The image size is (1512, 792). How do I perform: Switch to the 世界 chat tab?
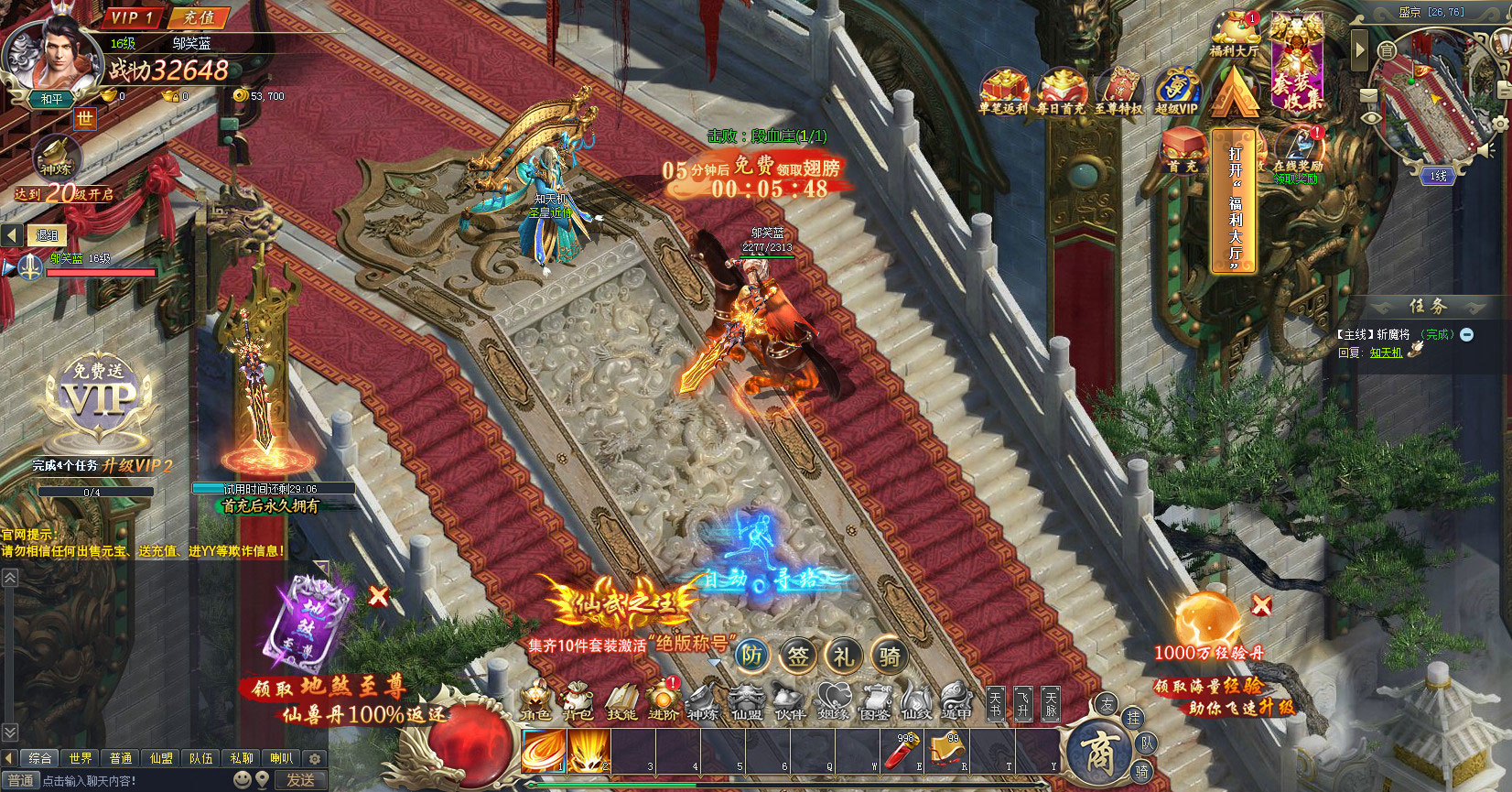coord(81,758)
